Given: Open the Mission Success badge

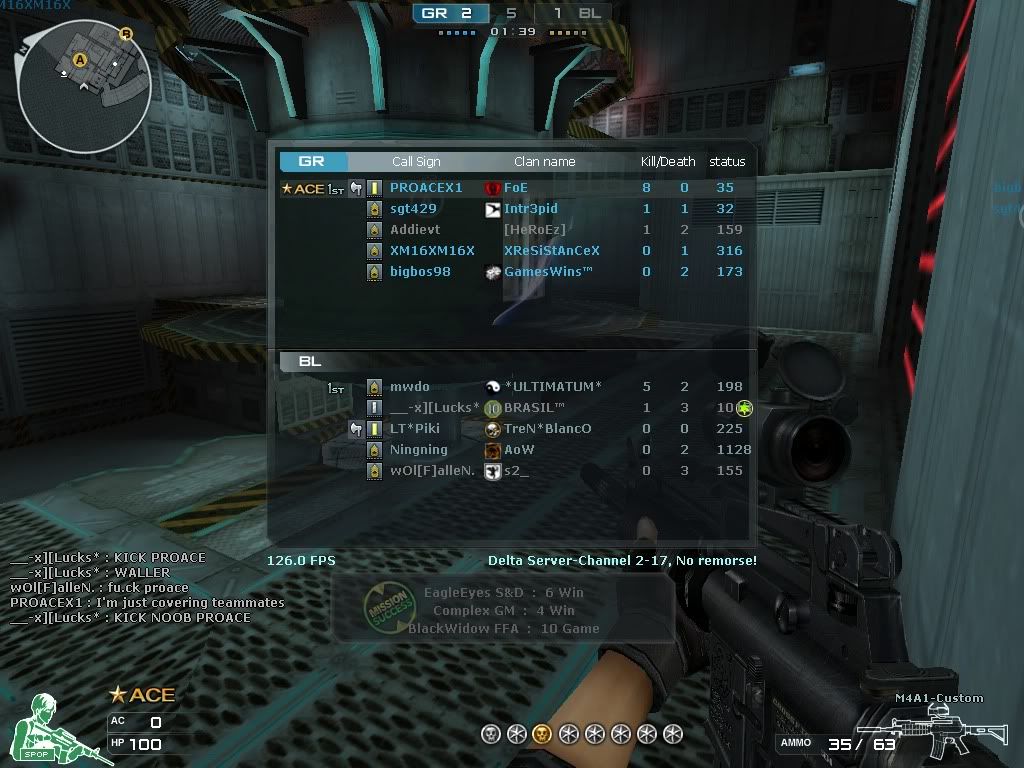Looking at the screenshot, I should (386, 608).
